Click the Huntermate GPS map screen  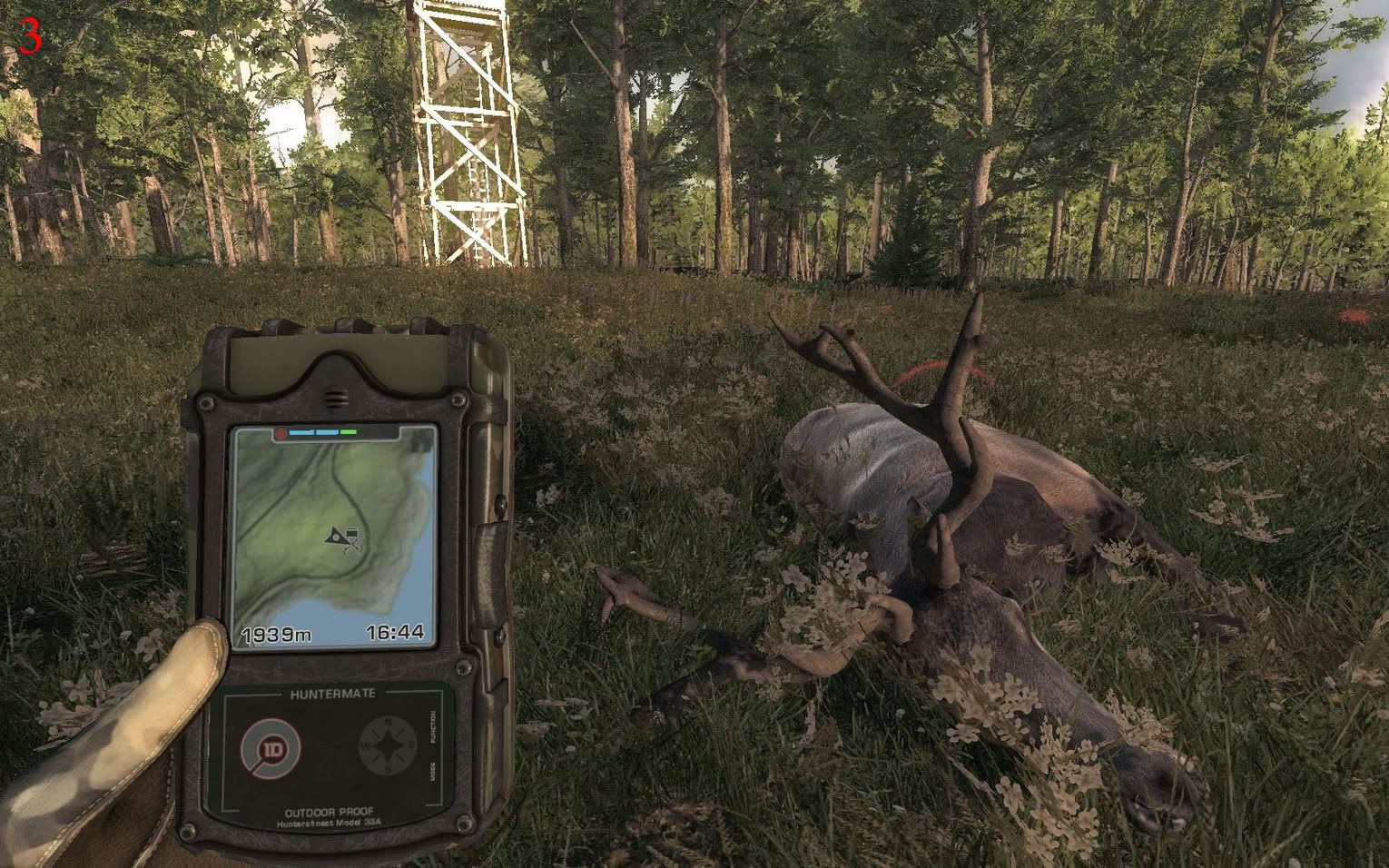click(333, 537)
